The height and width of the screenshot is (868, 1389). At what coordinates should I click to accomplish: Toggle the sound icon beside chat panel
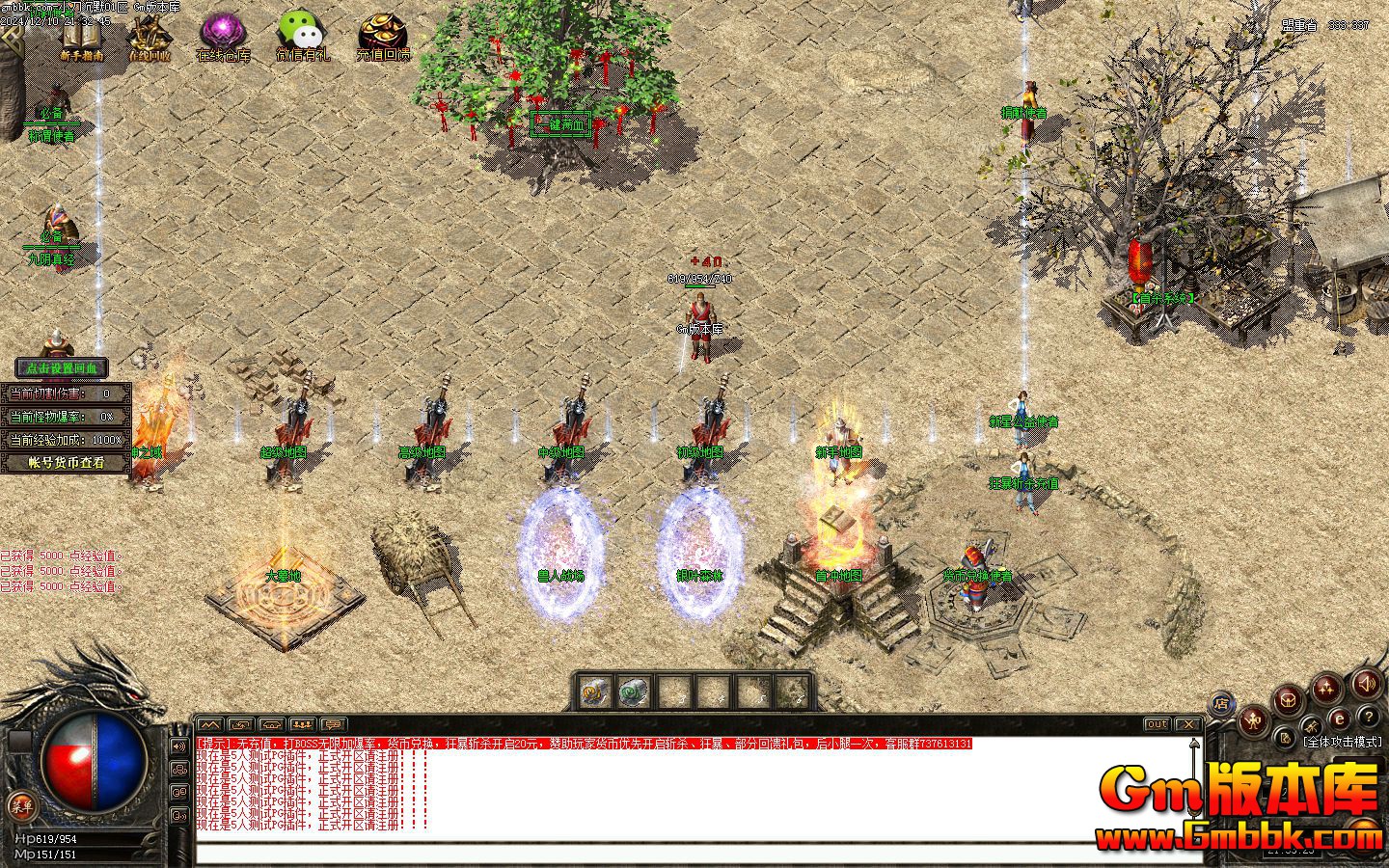tap(178, 747)
